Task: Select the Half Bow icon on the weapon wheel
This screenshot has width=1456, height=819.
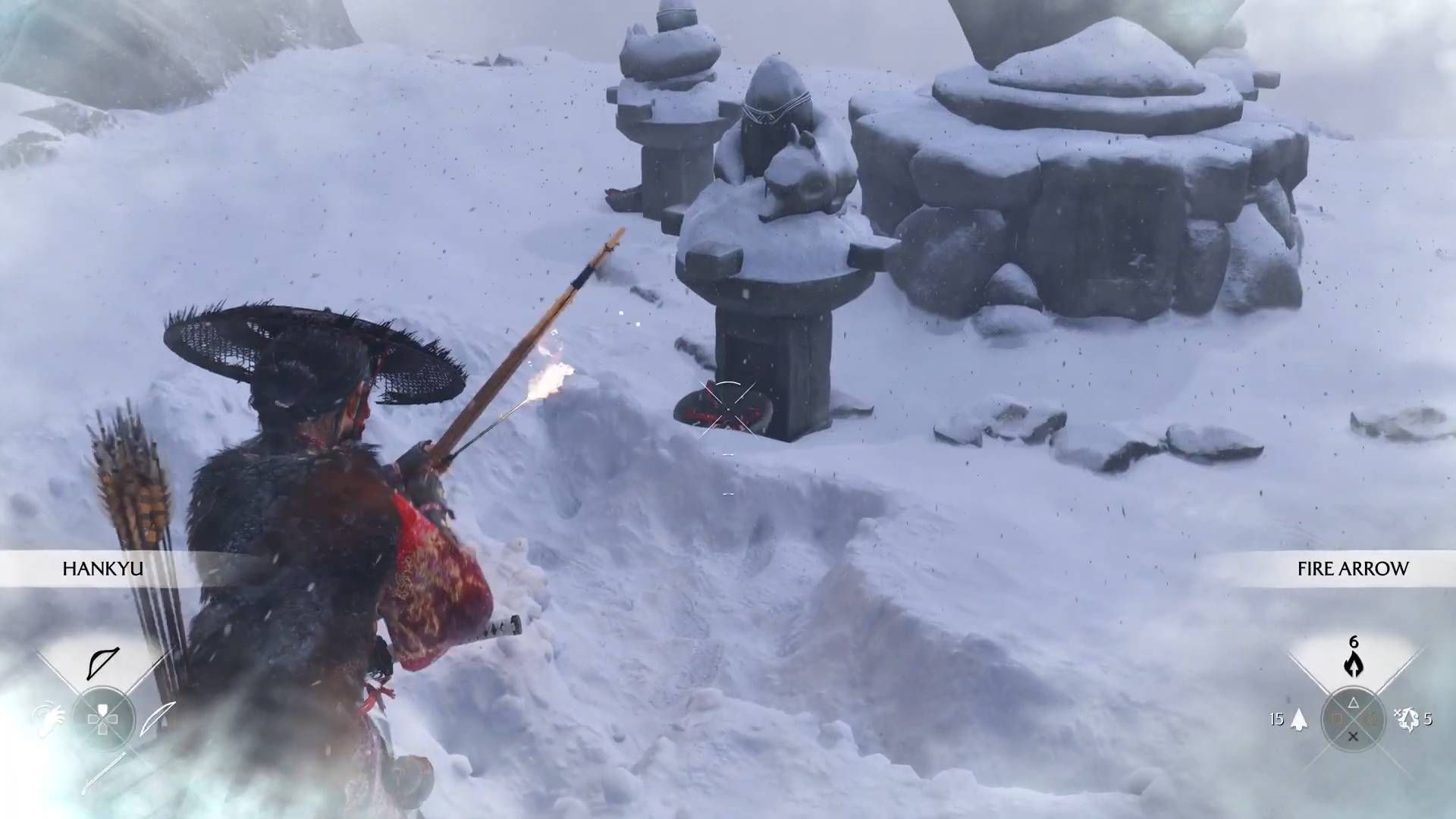Action: (x=102, y=664)
